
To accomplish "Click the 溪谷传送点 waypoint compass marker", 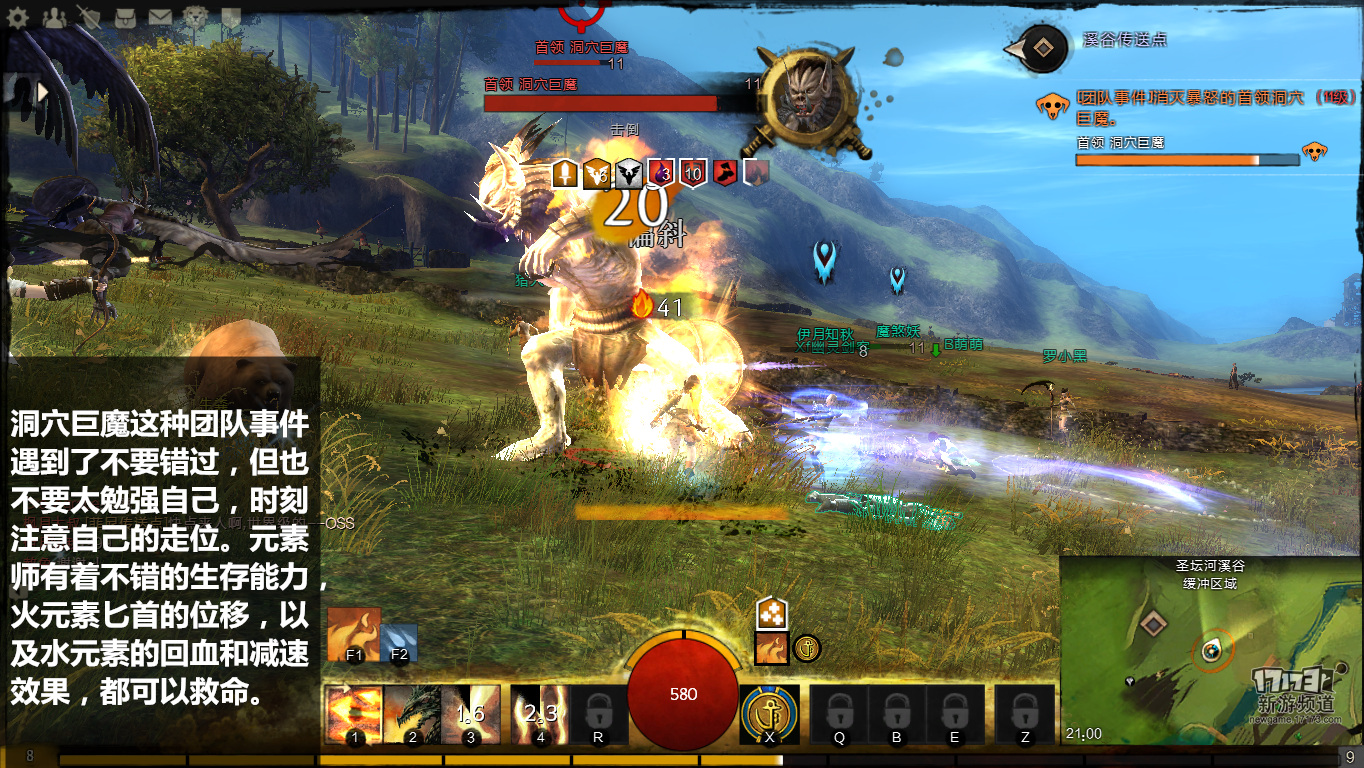I will 1042,47.
